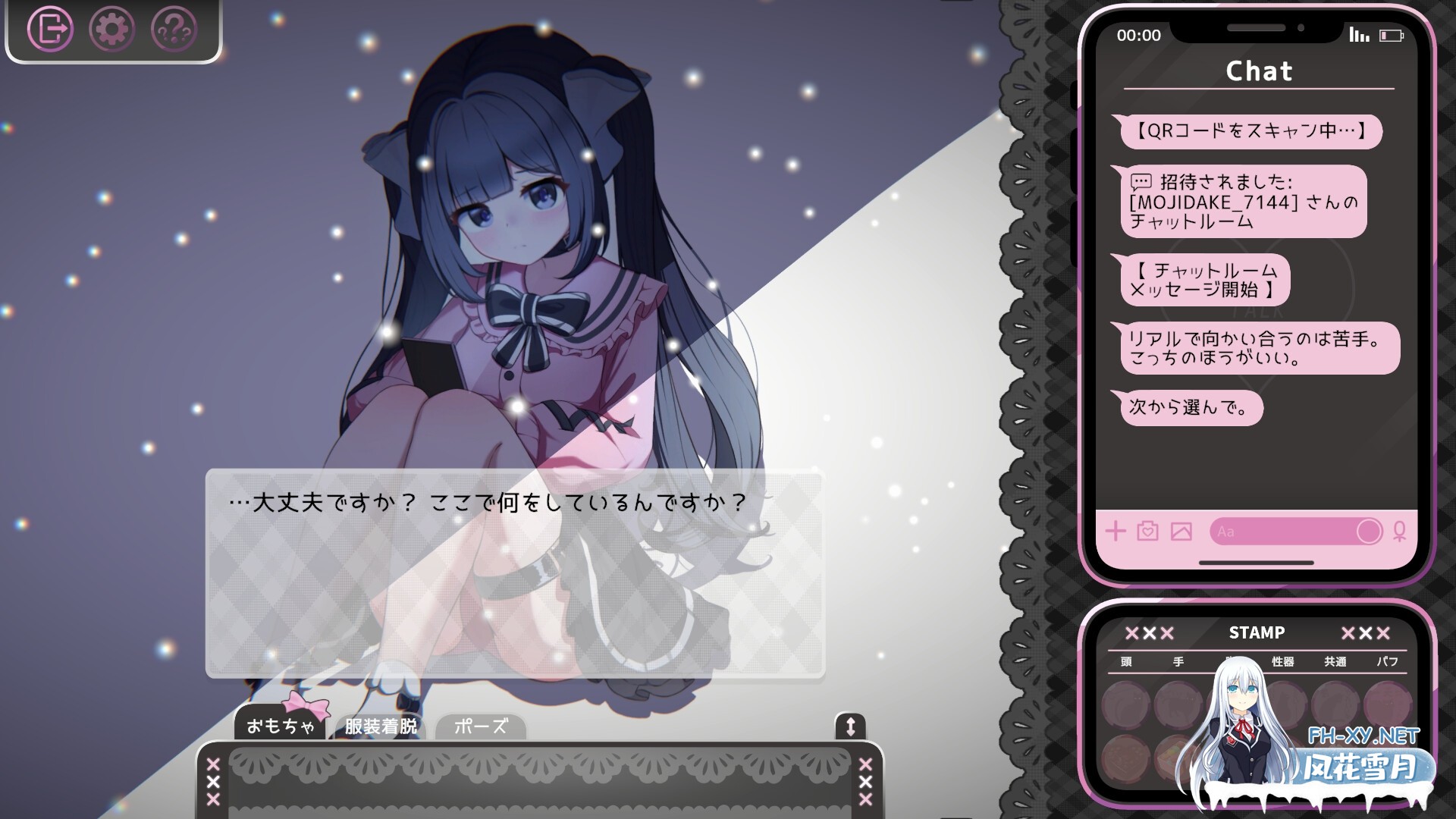
Task: Switch to the 頭 stamp category
Action: point(1125,661)
